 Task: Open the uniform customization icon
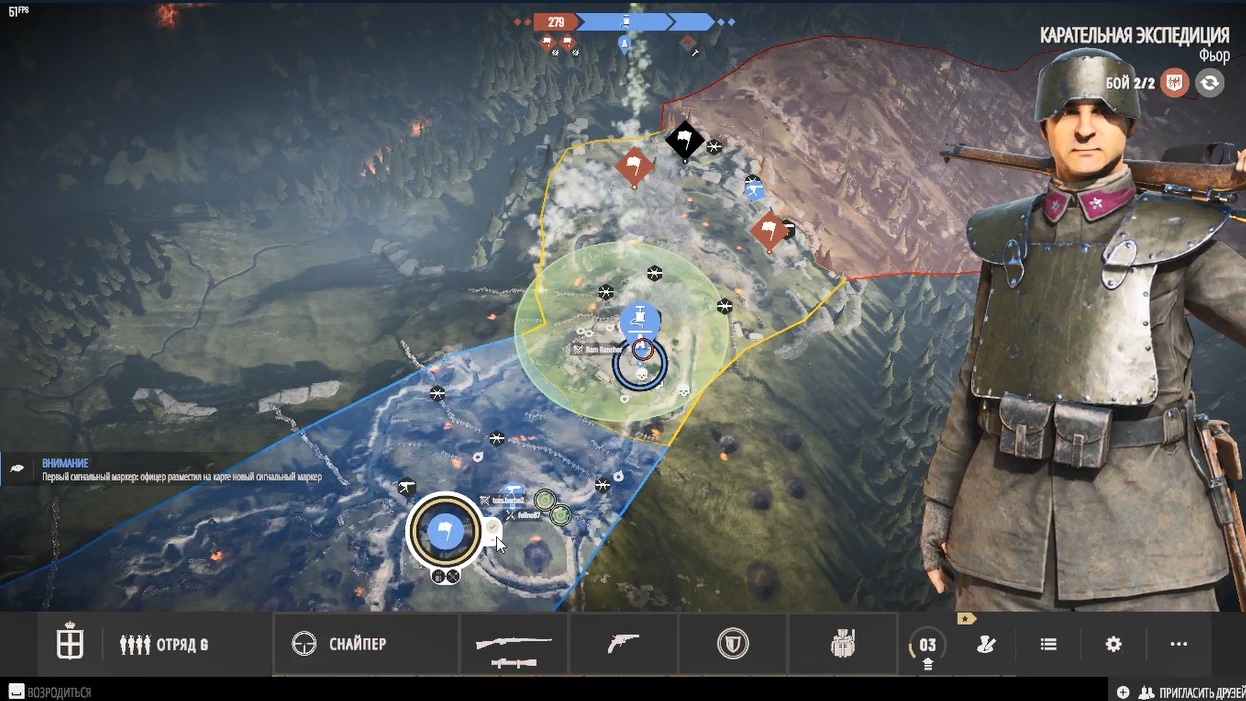coord(987,645)
